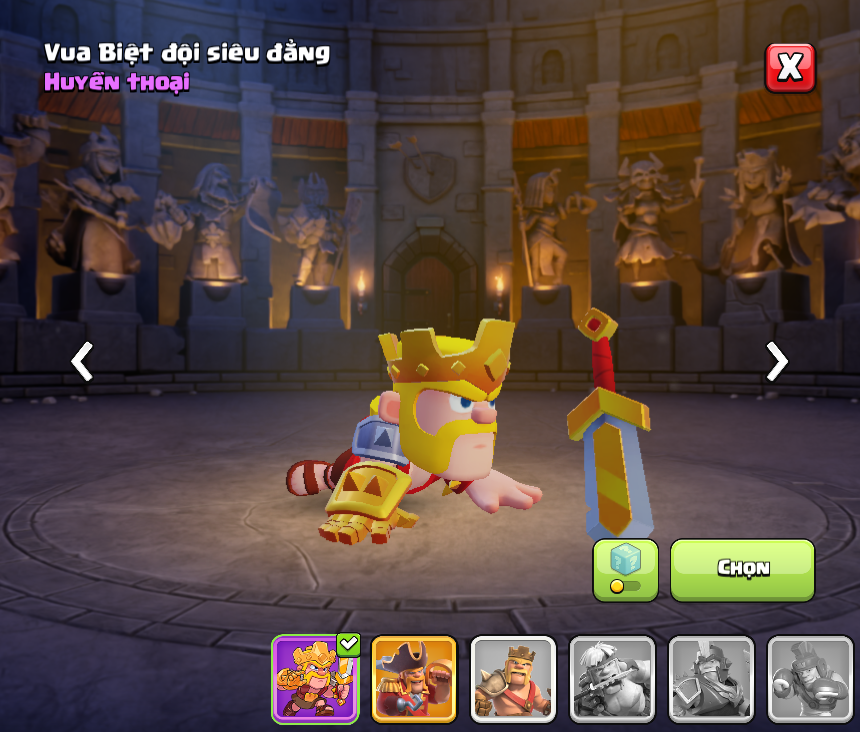Confirm the skin with the Chọn button
The height and width of the screenshot is (732, 860).
coord(742,569)
